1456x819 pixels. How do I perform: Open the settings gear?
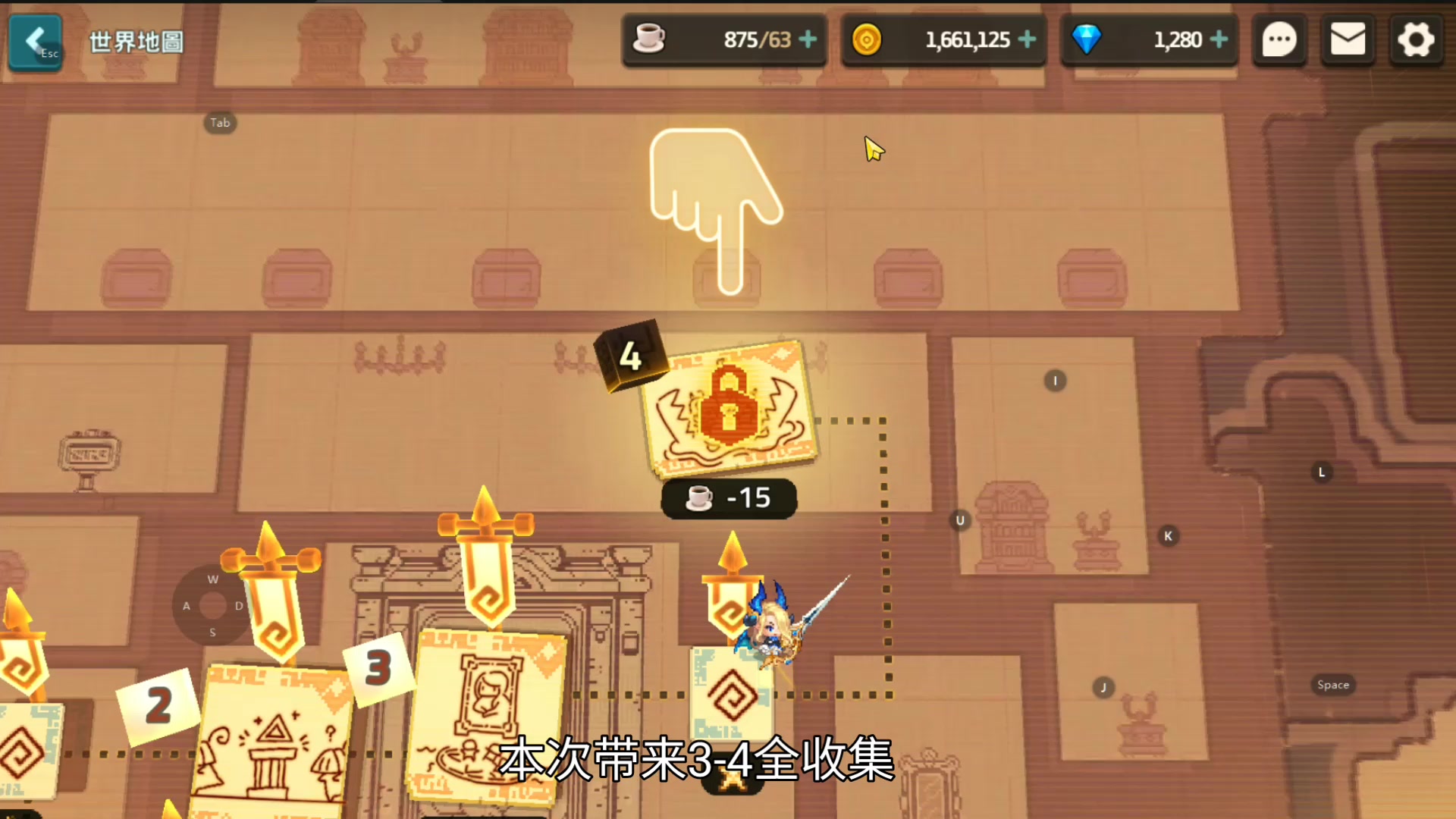click(x=1415, y=39)
